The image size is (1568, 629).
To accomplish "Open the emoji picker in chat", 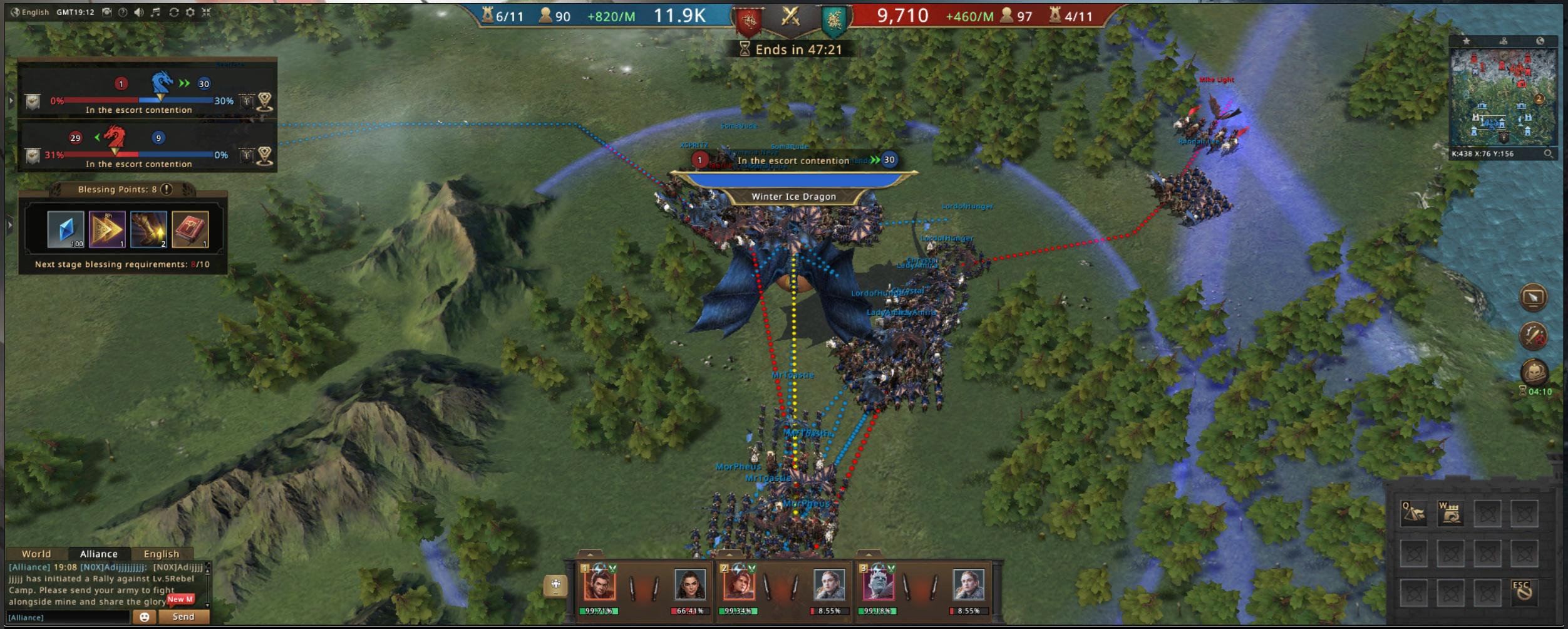I will click(x=144, y=617).
